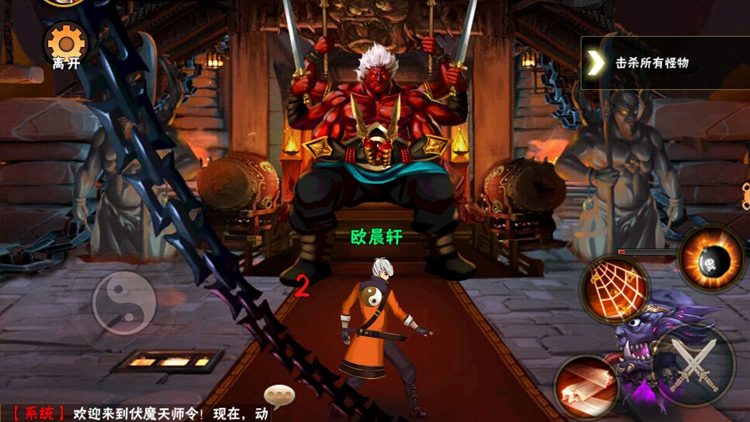This screenshot has height=422, width=750.
Task: Click the system message chat bar
Action: click(140, 413)
